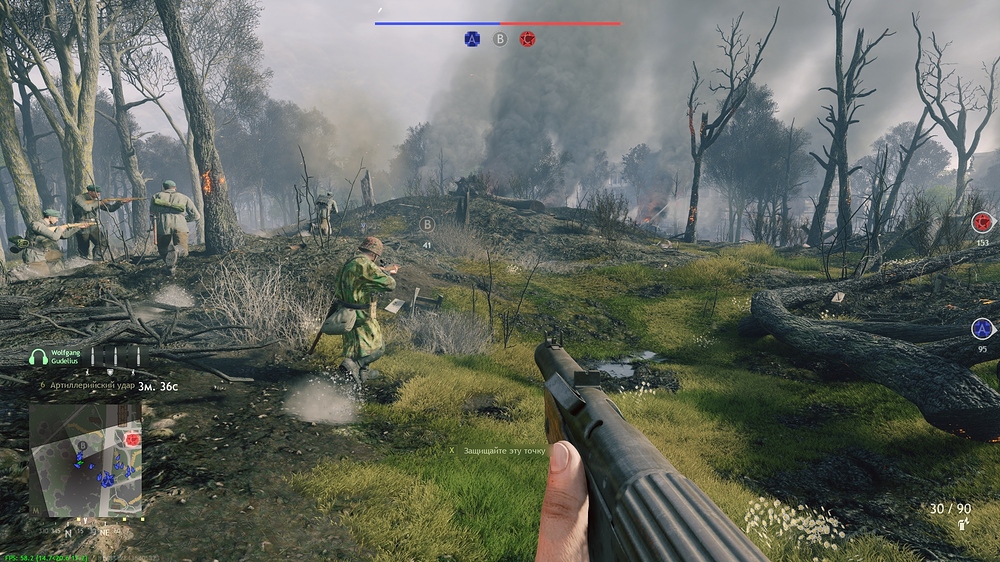
Task: Click the red C waypoint marker showing 153
Action: click(982, 222)
